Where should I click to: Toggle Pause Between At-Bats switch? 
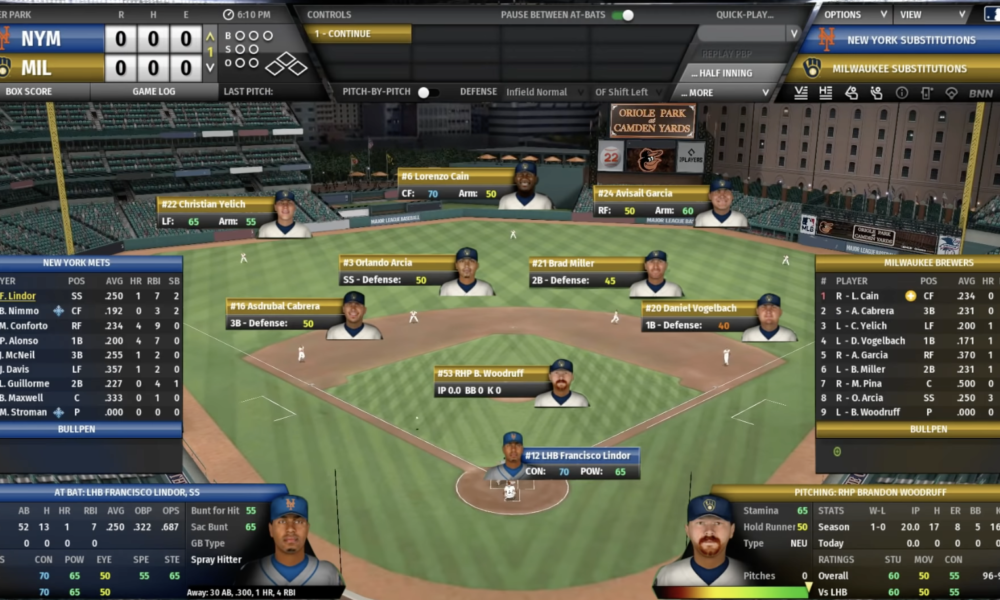coord(623,15)
